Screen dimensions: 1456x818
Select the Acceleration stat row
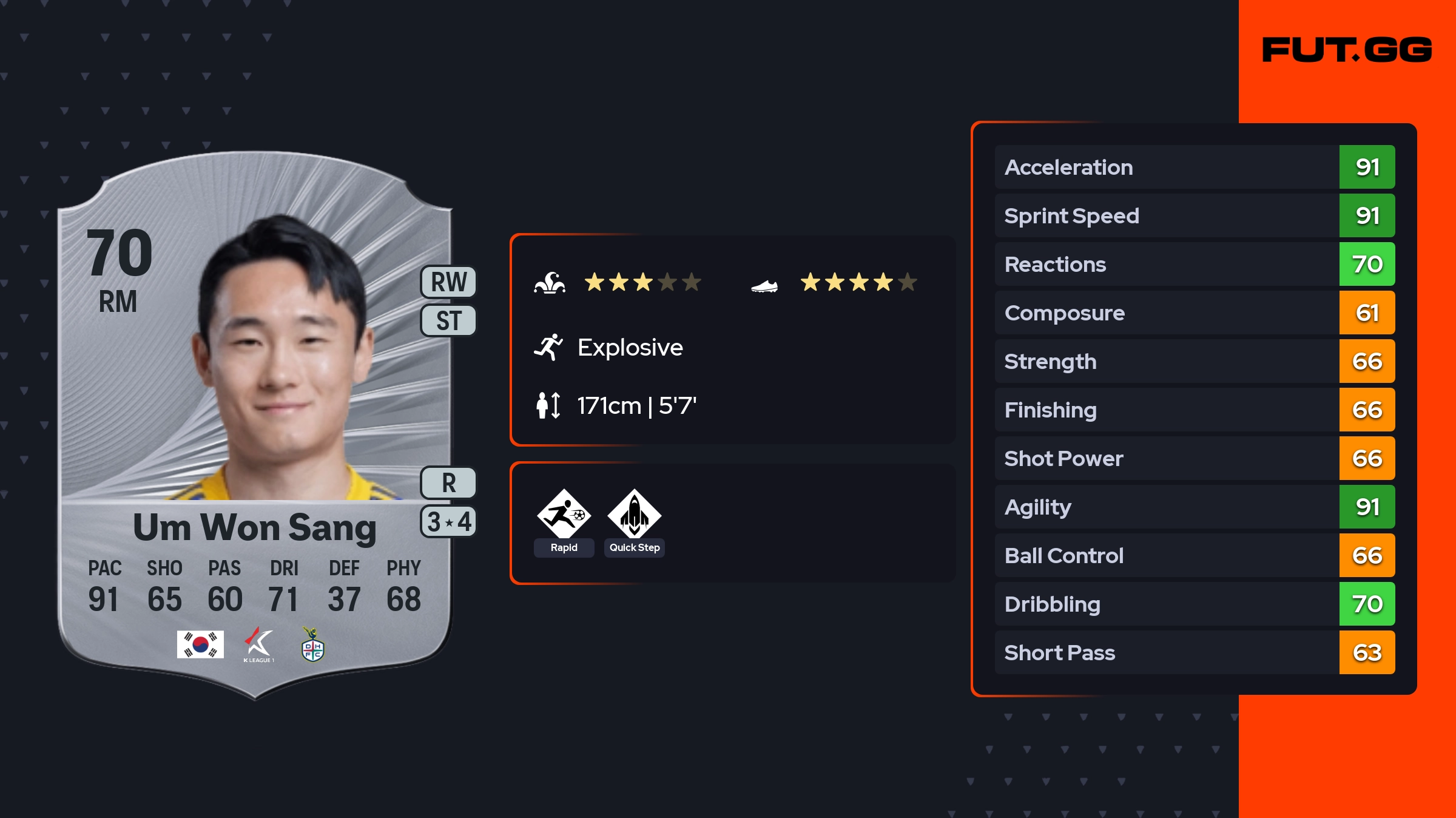pyautogui.click(x=1194, y=167)
